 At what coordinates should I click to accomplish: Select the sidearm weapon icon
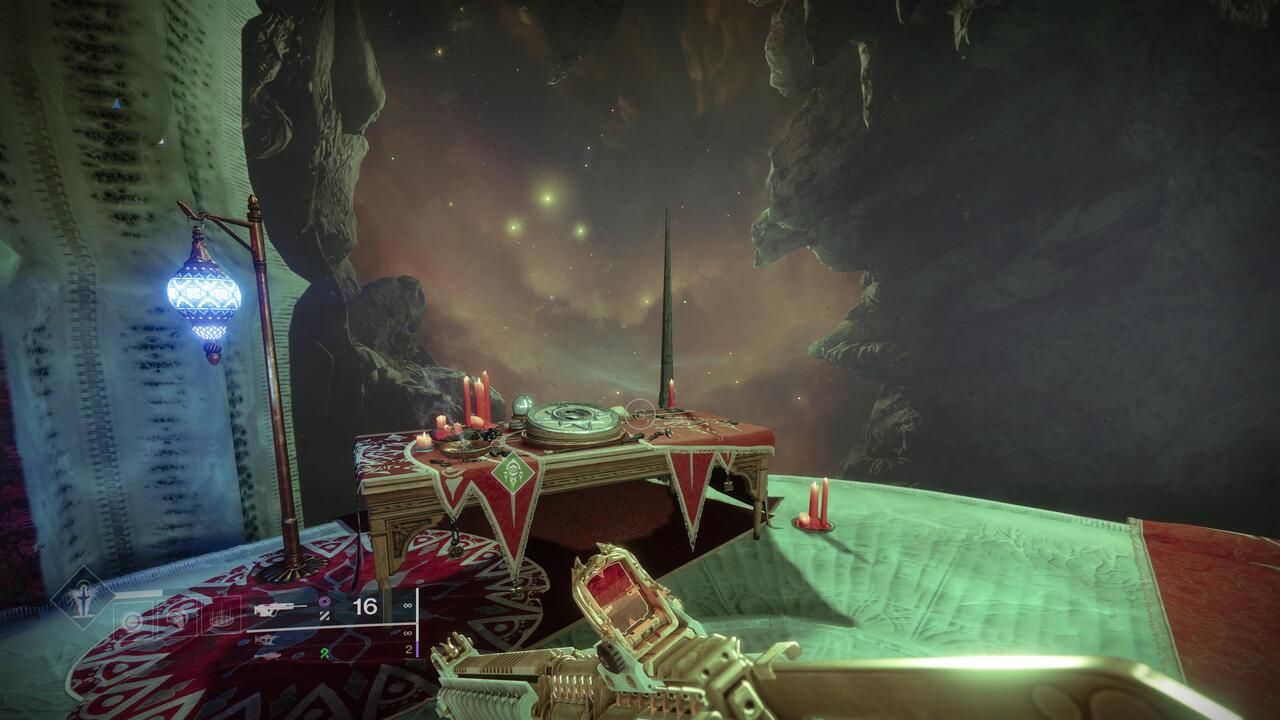click(x=268, y=655)
